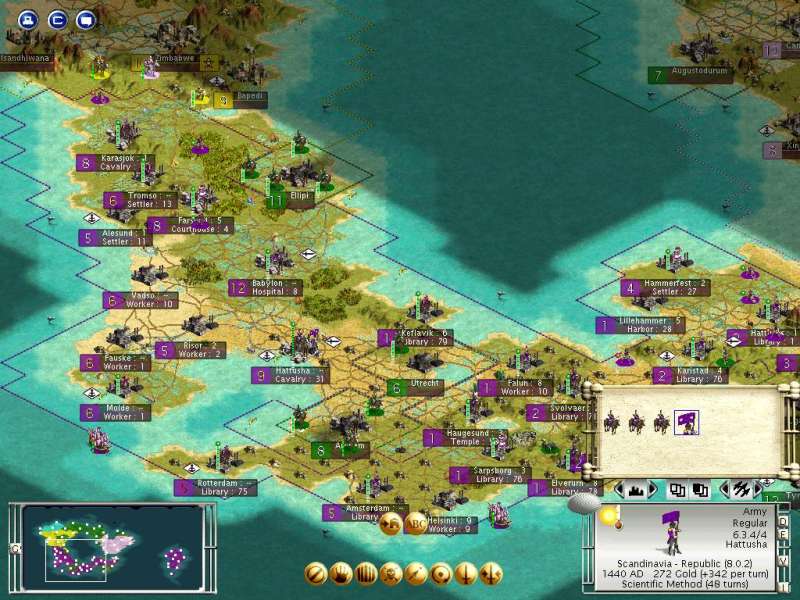
Task: Cycle to previous unit with left arrow
Action: (x=724, y=490)
